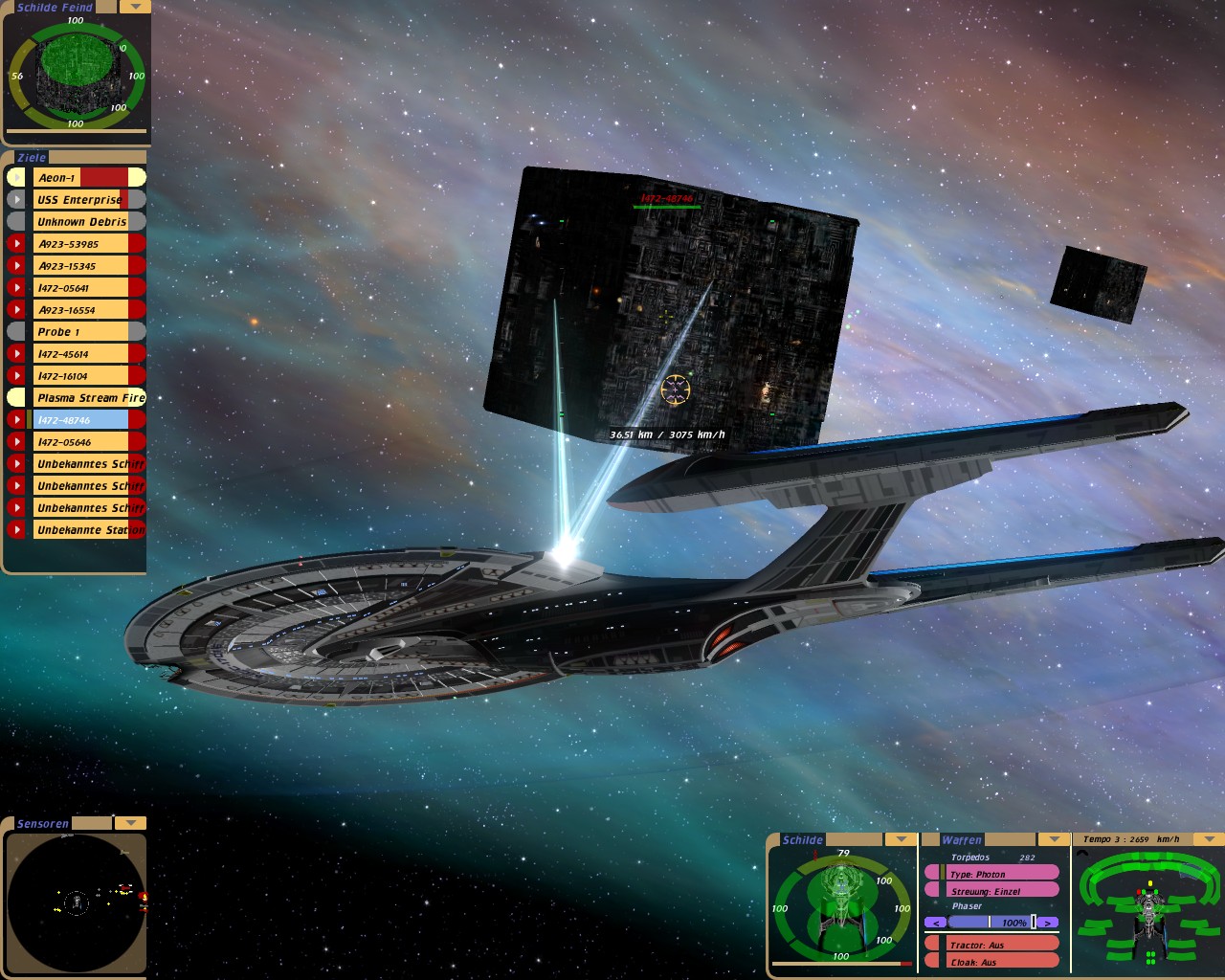This screenshot has height=980, width=1225.
Task: Activate the Cloak toggle
Action: click(x=992, y=962)
